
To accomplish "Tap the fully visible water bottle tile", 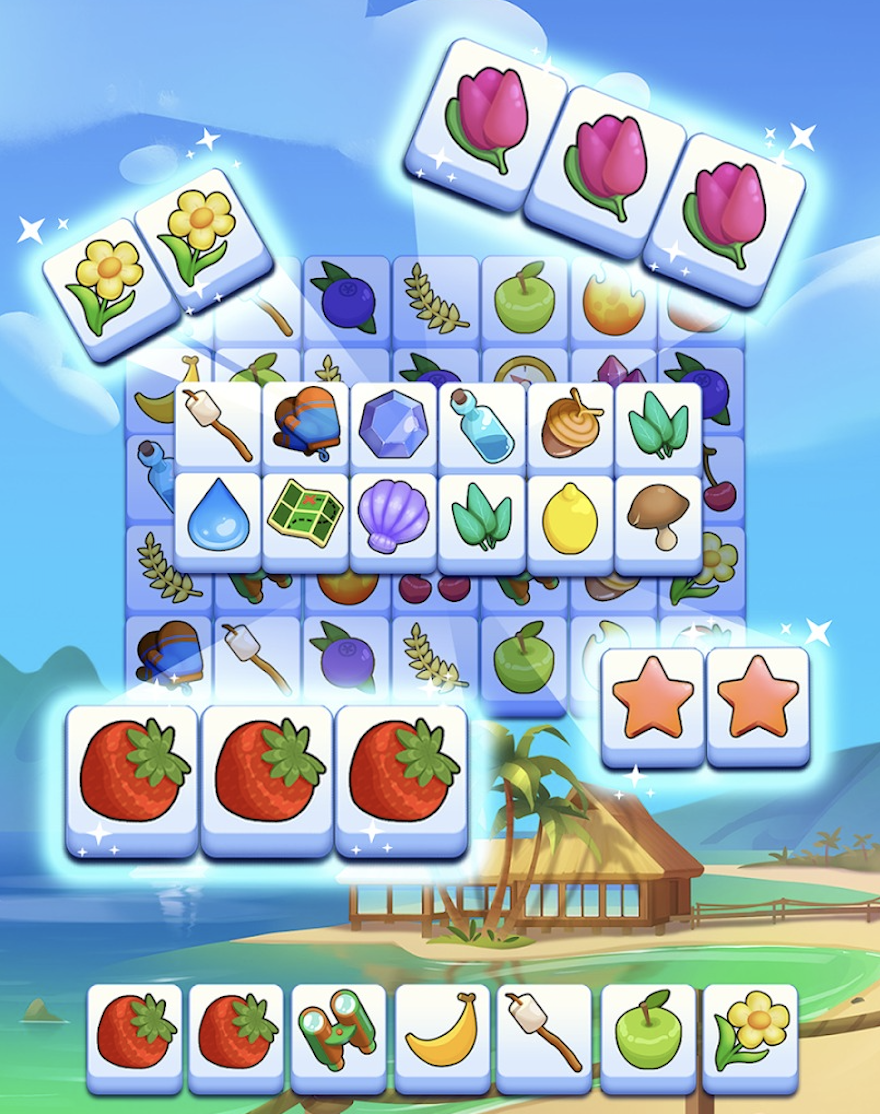I will pyautogui.click(x=481, y=426).
